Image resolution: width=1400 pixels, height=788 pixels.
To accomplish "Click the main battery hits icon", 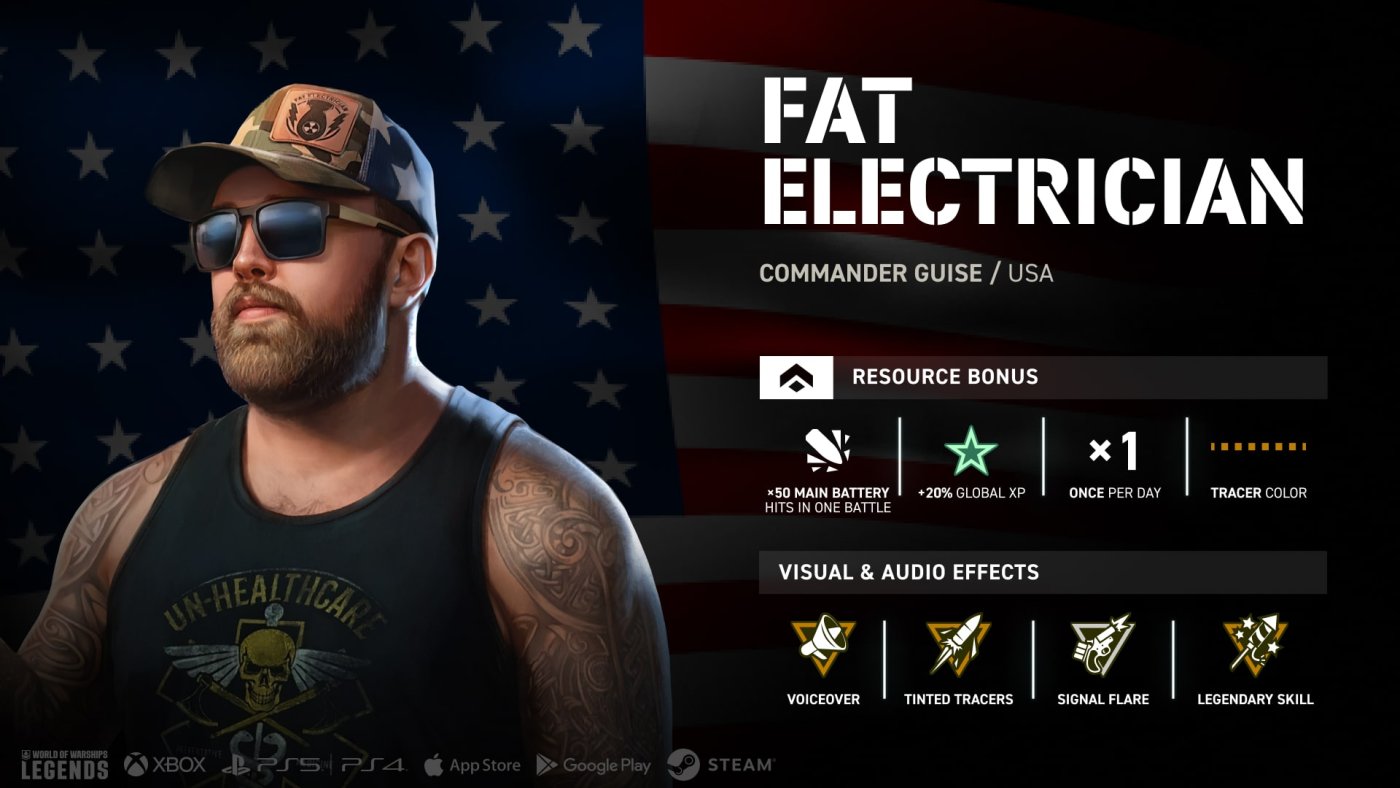I will [x=828, y=452].
